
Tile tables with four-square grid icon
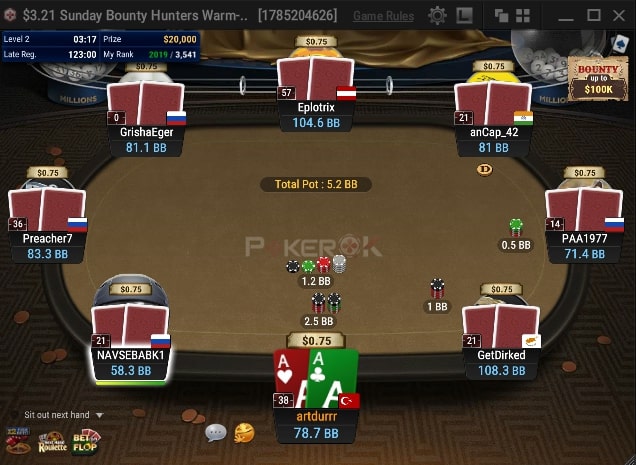[526, 16]
